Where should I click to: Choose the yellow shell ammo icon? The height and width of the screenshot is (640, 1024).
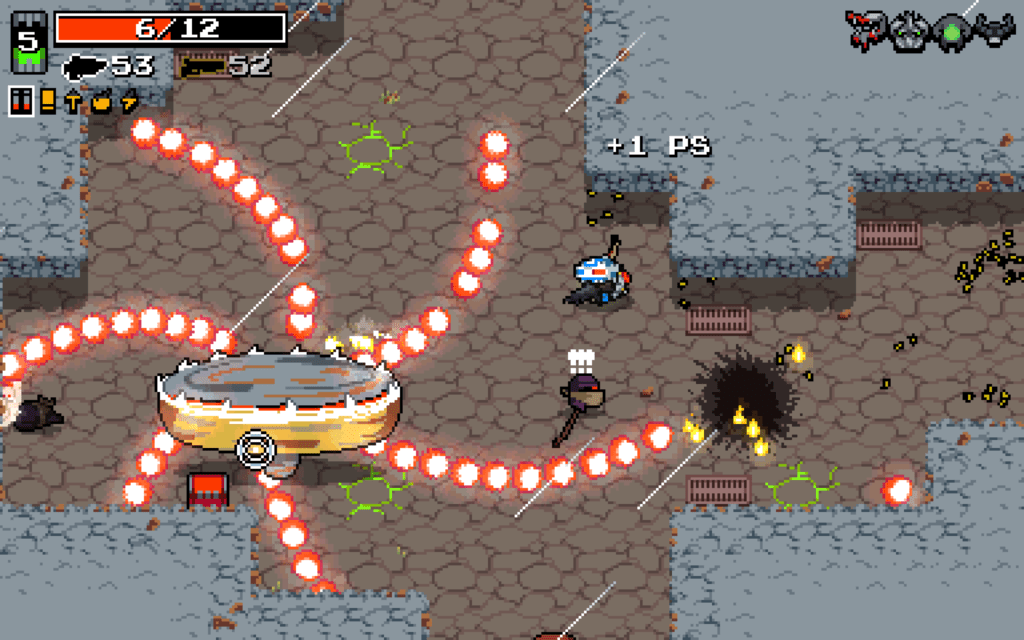click(x=48, y=101)
